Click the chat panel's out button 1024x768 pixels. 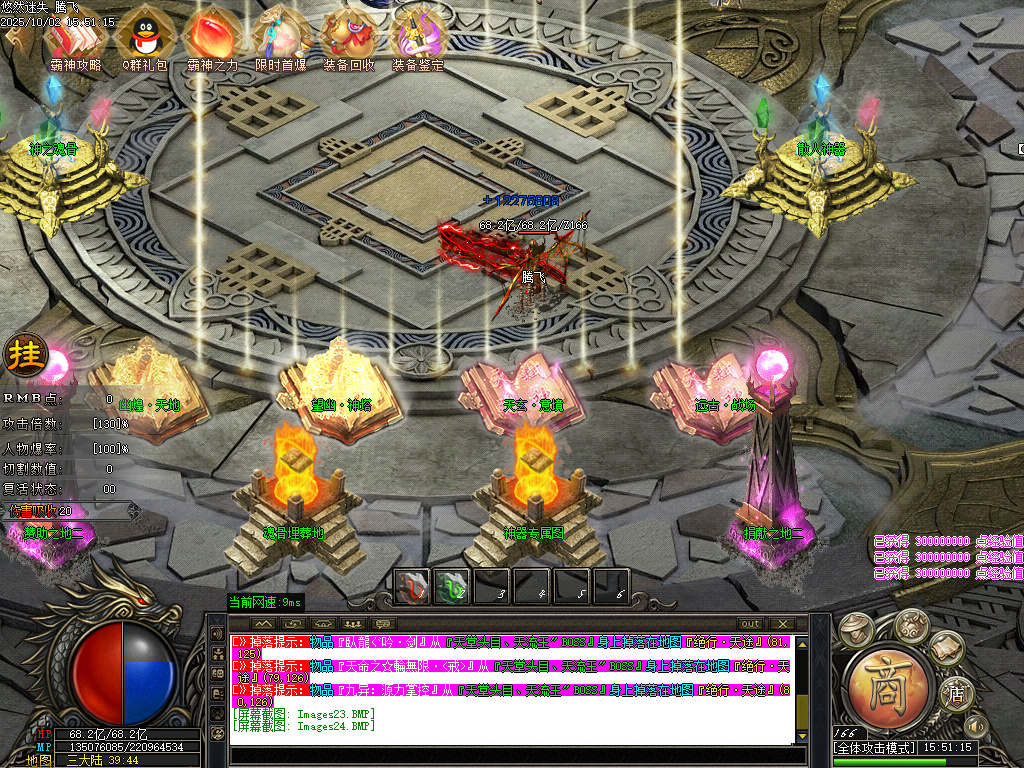[750, 624]
